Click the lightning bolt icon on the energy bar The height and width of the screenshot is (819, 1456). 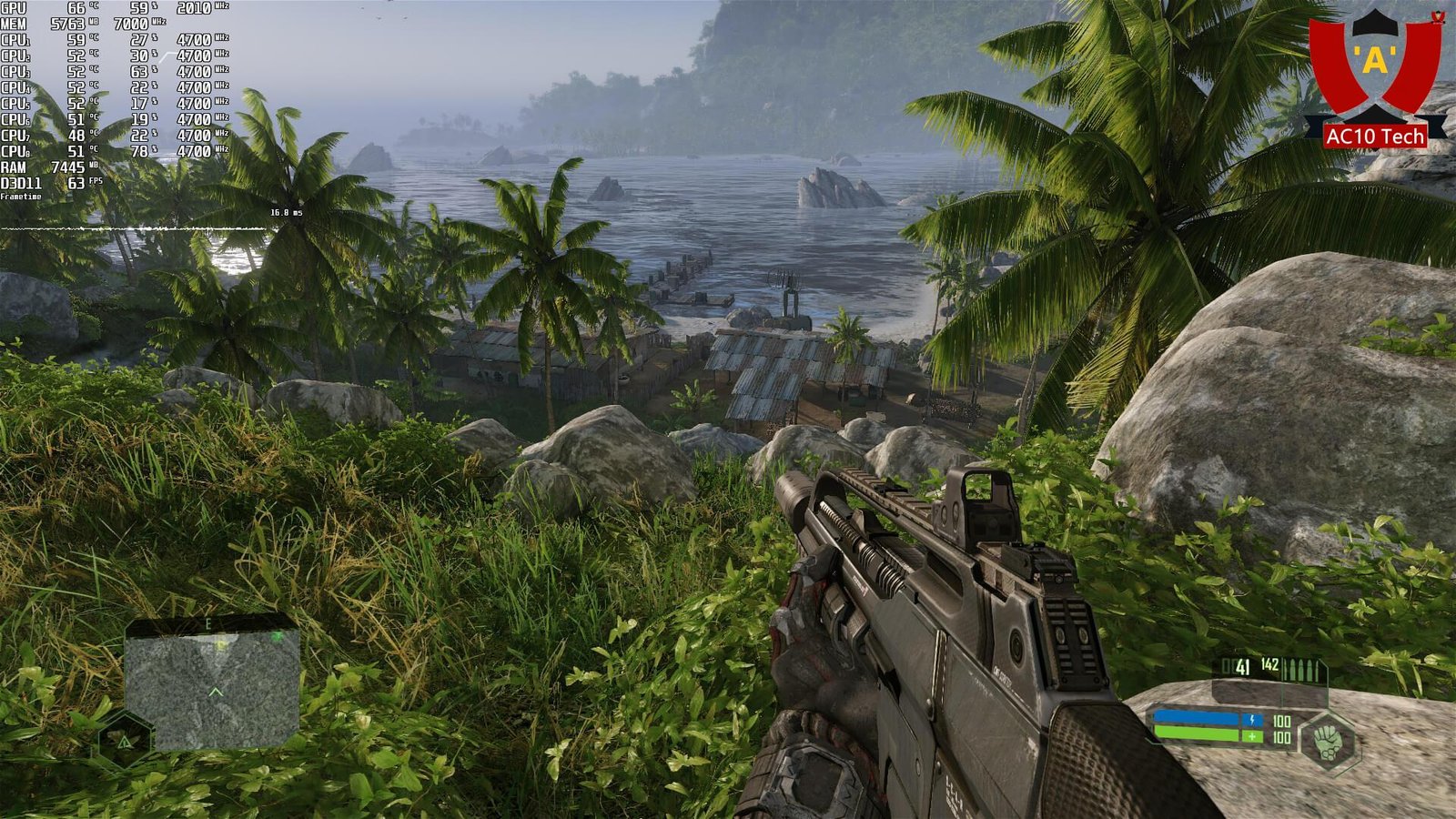tap(1252, 720)
